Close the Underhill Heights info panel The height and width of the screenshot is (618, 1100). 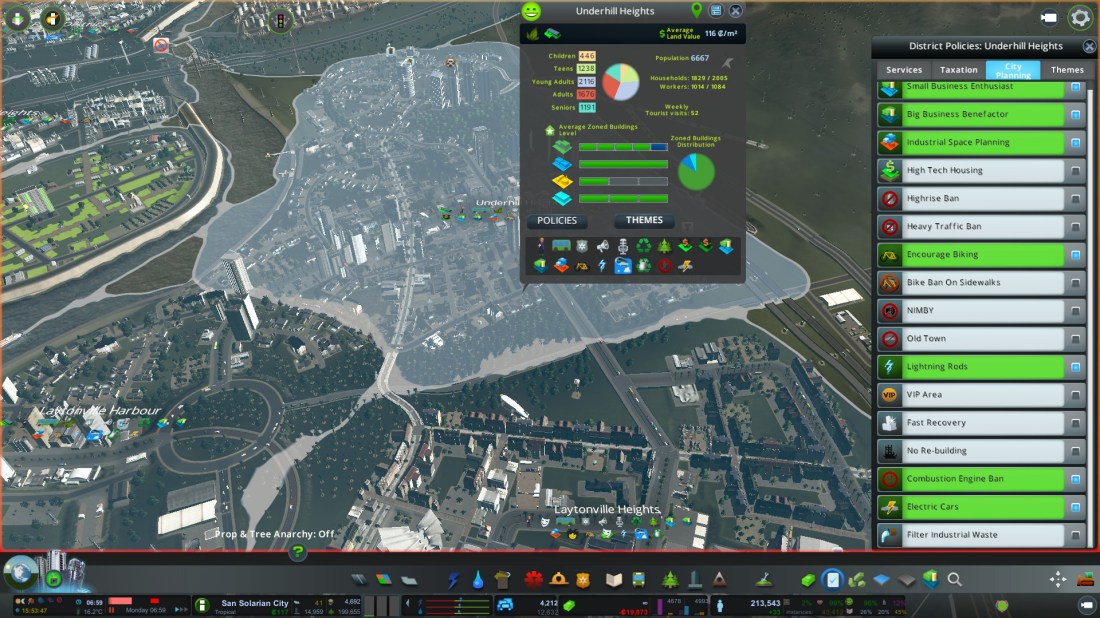(x=736, y=11)
